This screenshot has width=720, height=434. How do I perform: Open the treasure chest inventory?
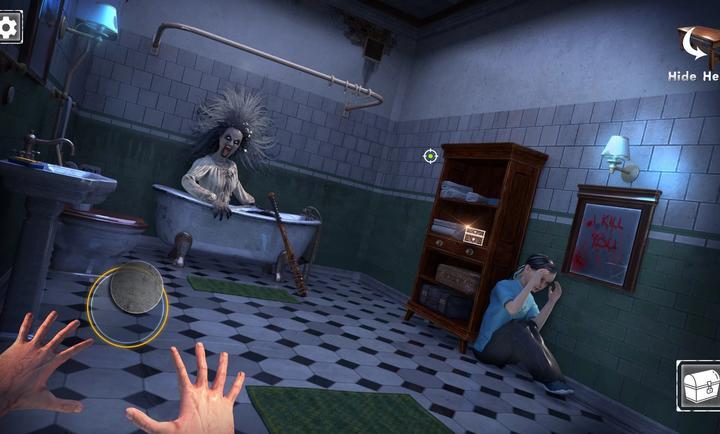coord(700,385)
